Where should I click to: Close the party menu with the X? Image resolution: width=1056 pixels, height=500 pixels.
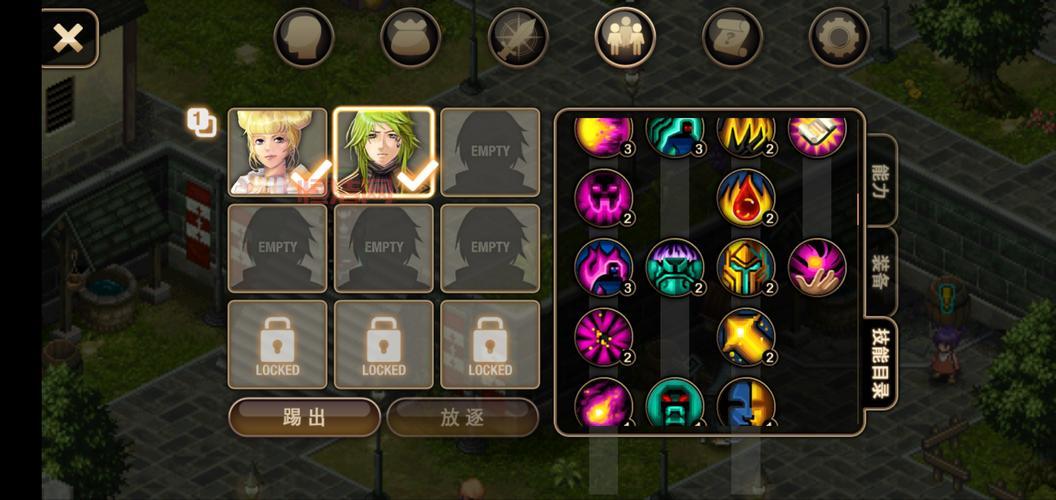coord(68,39)
